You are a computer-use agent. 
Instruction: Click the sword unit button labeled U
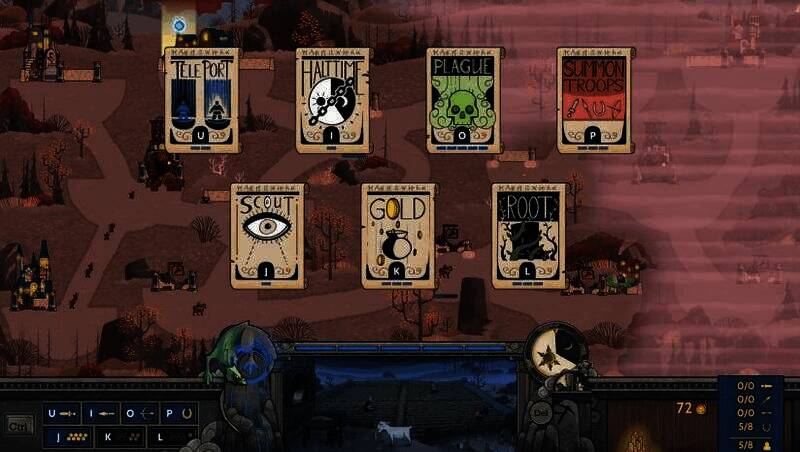click(61, 412)
